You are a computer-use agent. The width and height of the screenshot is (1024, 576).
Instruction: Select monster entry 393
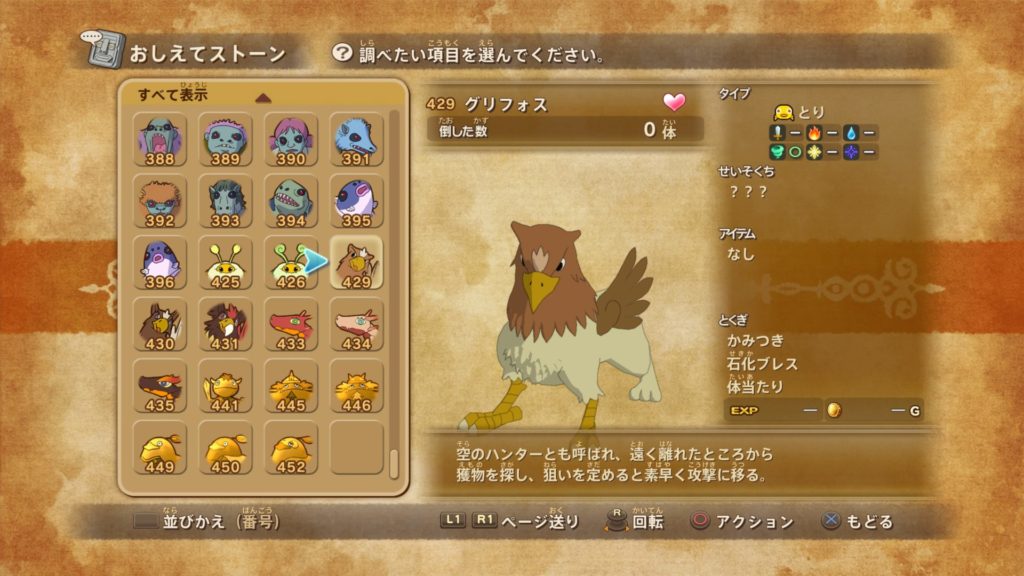[x=225, y=201]
